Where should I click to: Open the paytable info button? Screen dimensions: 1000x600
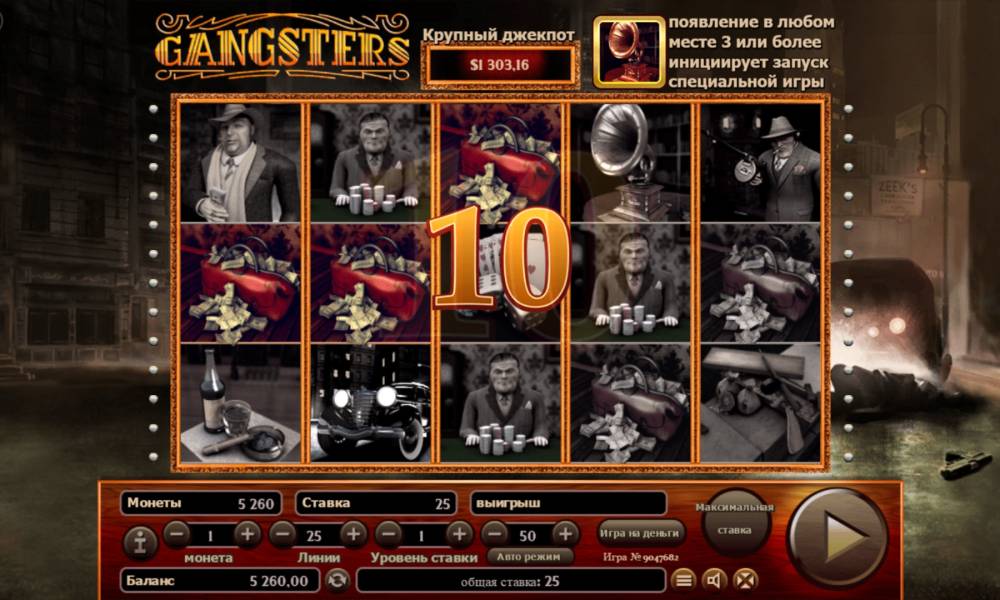(138, 541)
